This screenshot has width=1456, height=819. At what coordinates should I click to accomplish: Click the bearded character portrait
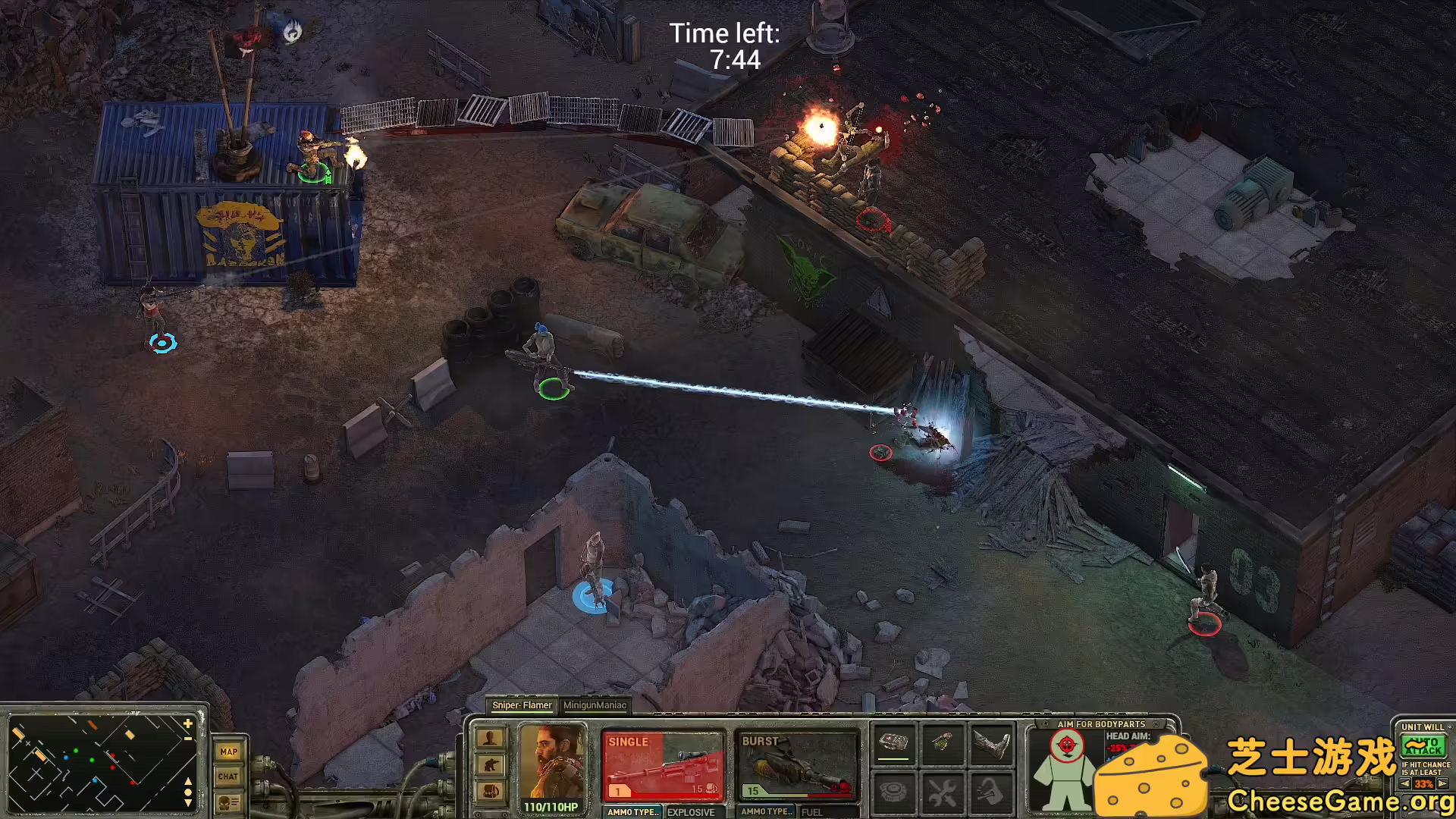551,761
